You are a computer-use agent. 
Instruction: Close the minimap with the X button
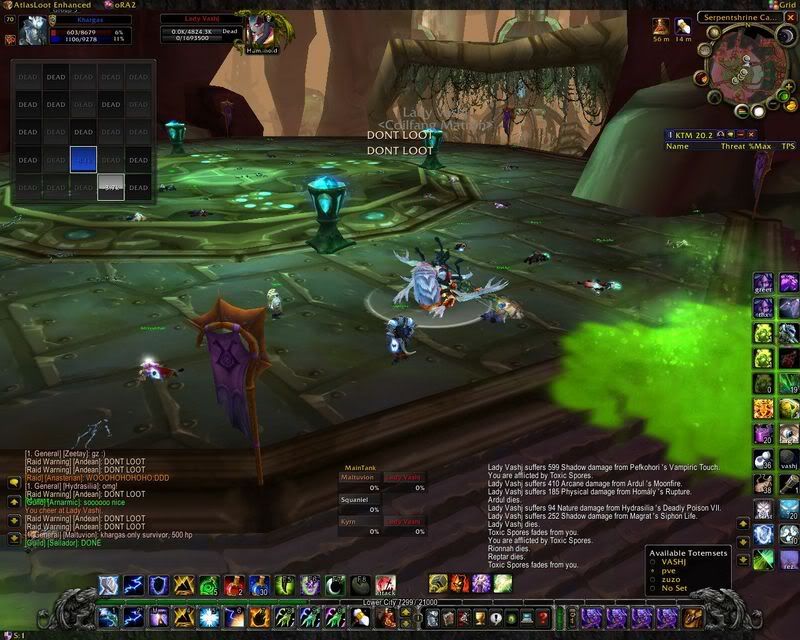[x=788, y=20]
